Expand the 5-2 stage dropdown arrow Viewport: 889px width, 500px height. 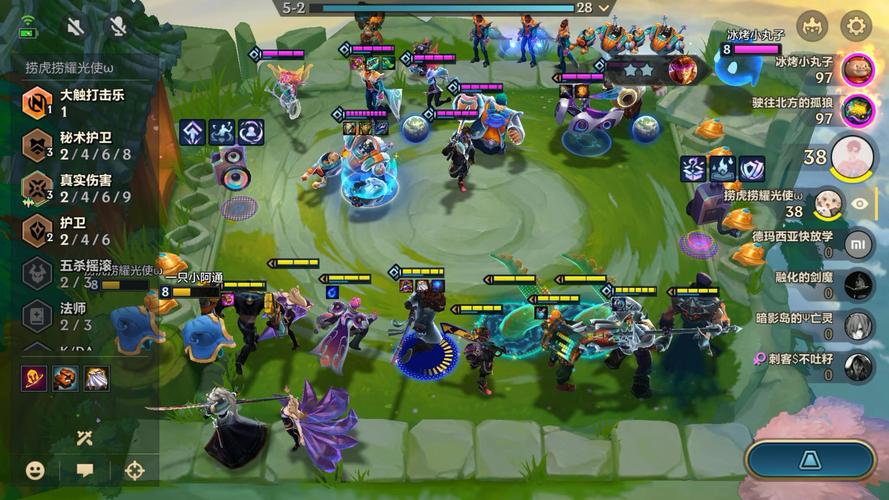(603, 8)
